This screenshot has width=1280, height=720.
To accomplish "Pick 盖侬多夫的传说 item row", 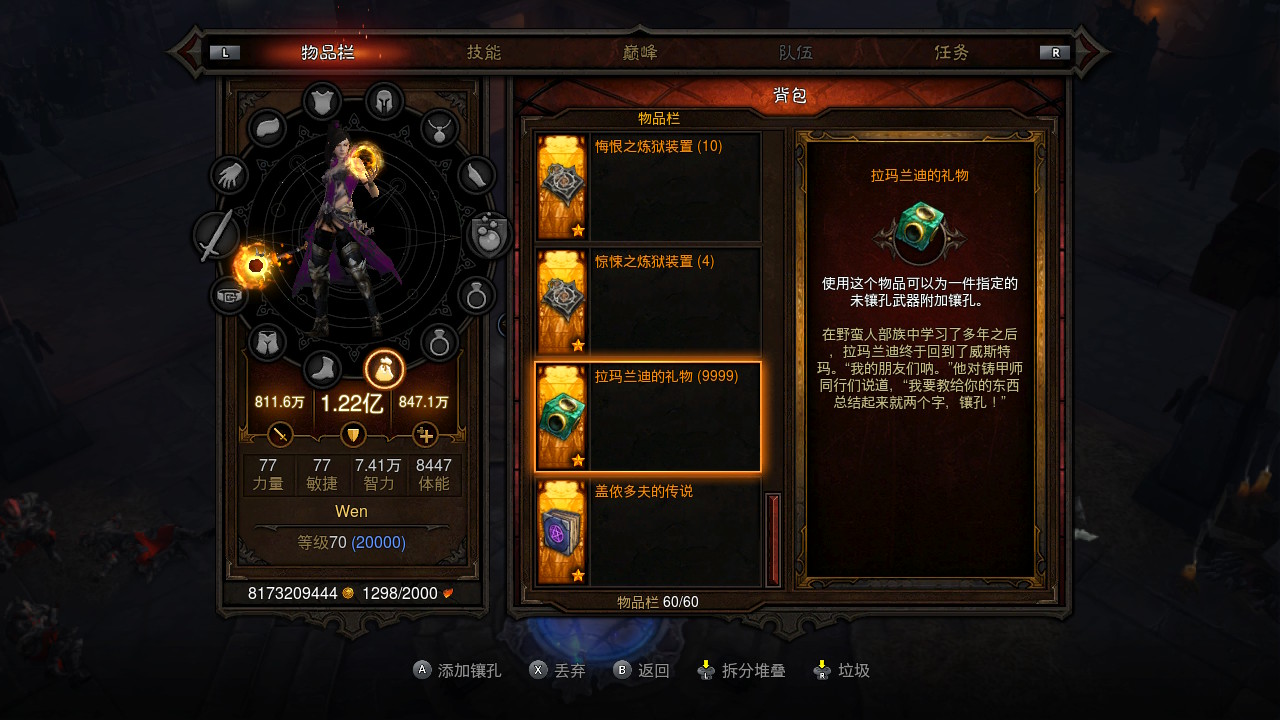I will pyautogui.click(x=648, y=532).
